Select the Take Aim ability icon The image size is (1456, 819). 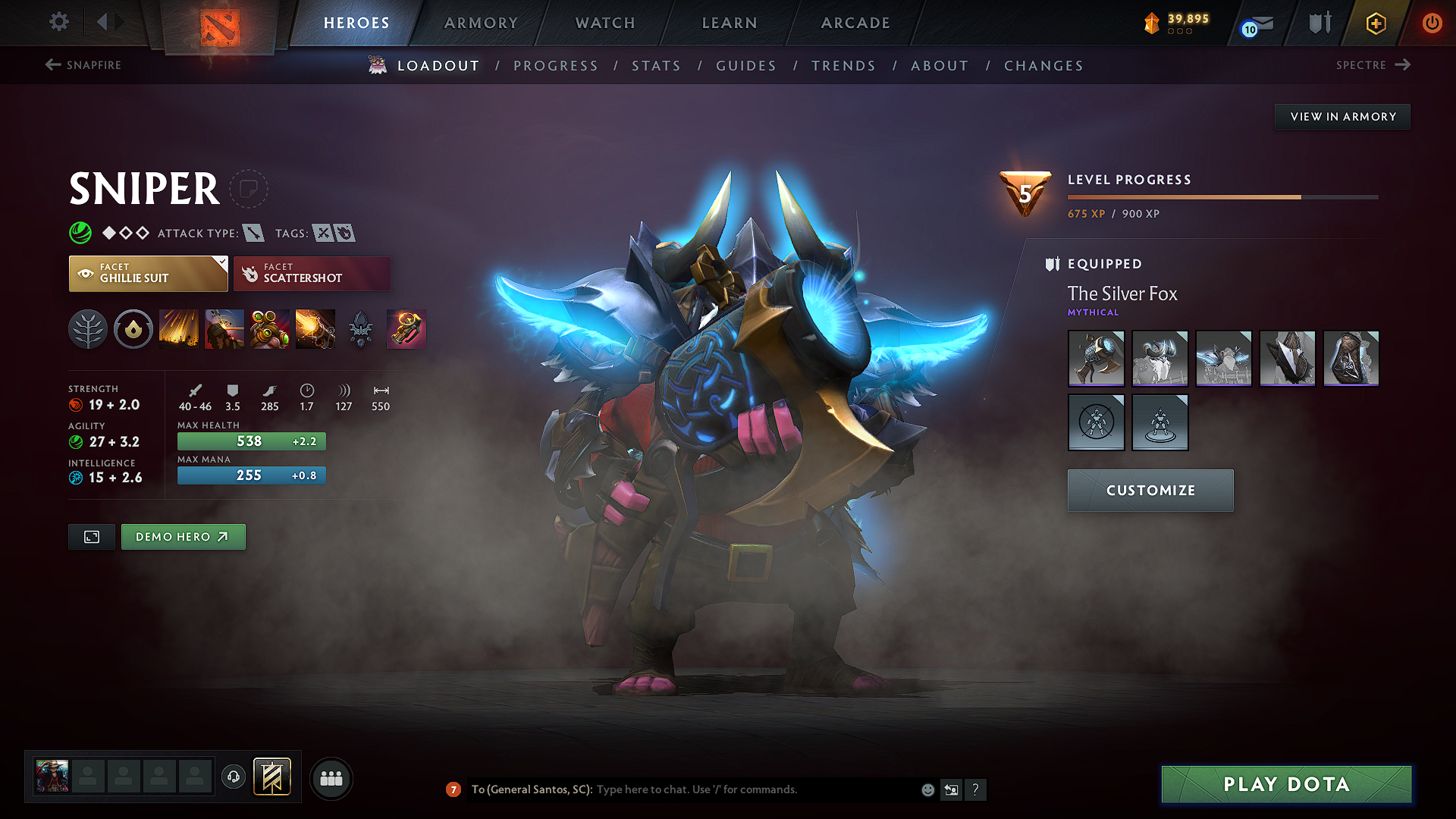[x=270, y=329]
